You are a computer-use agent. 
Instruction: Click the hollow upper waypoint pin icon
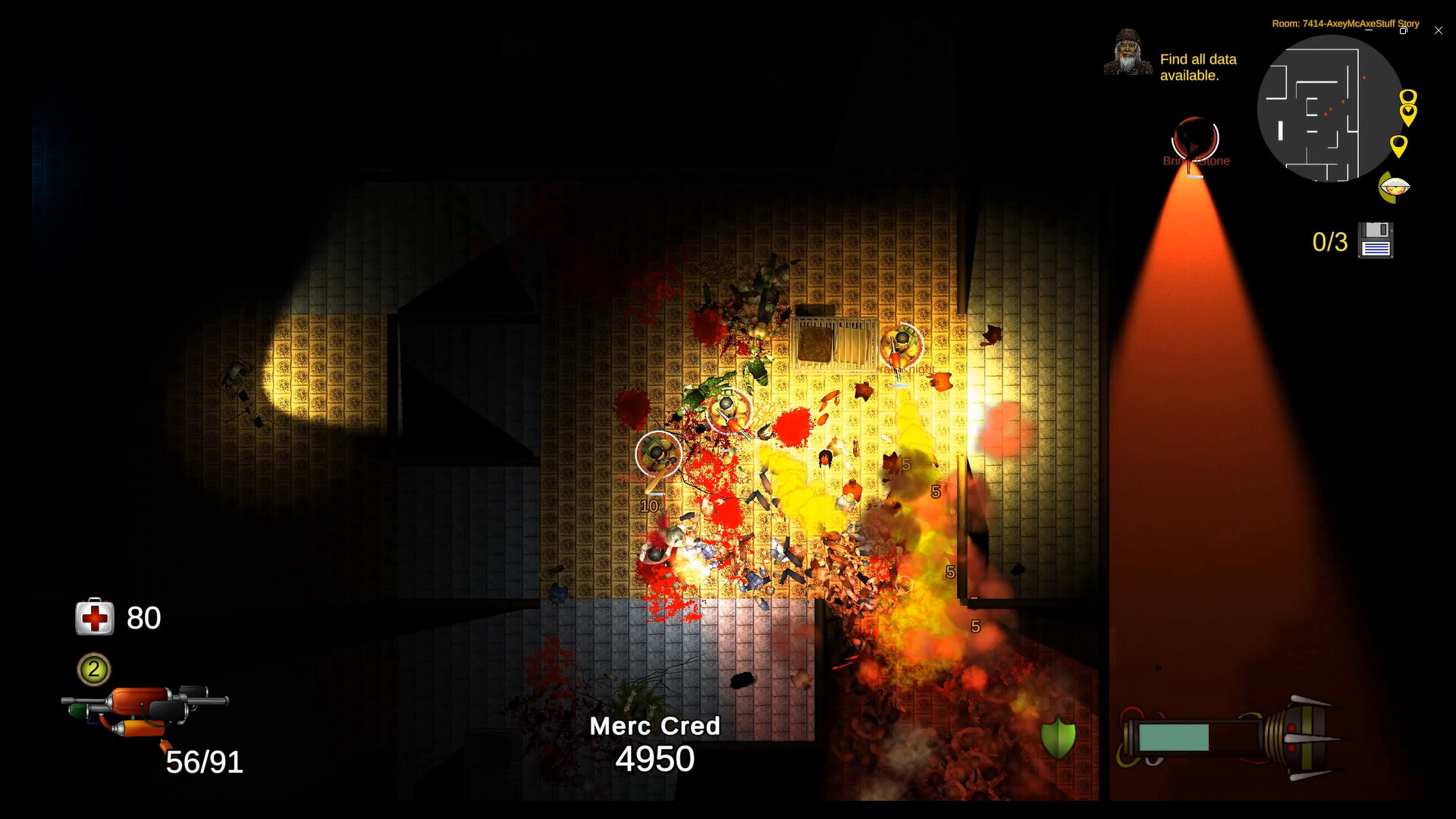coord(1408,96)
